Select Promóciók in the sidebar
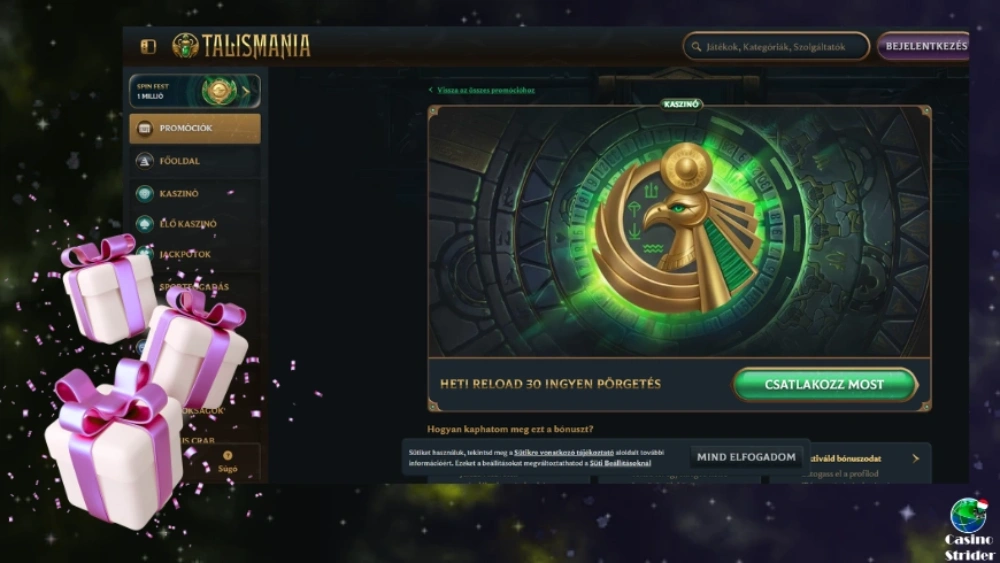 coord(194,128)
